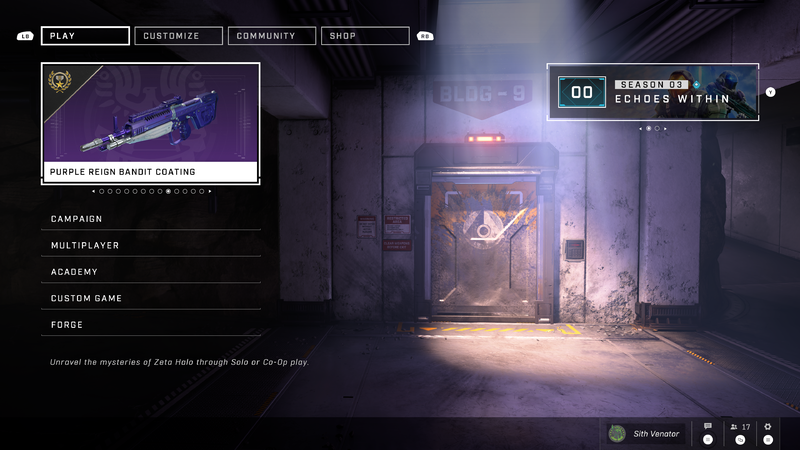Go to the Community tab
The height and width of the screenshot is (450, 800).
coord(272,36)
